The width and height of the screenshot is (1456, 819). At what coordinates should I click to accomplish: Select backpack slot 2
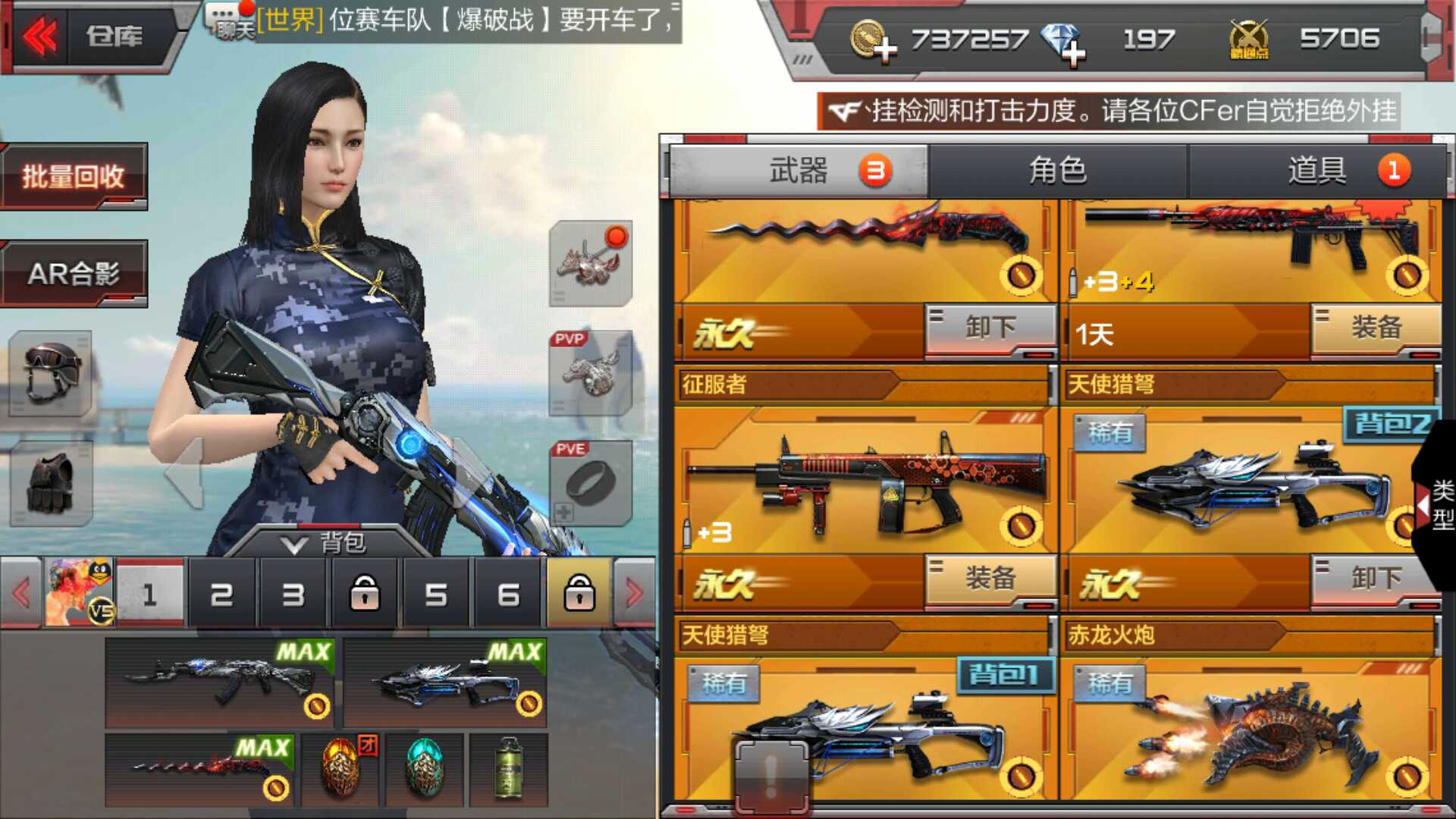[221, 595]
